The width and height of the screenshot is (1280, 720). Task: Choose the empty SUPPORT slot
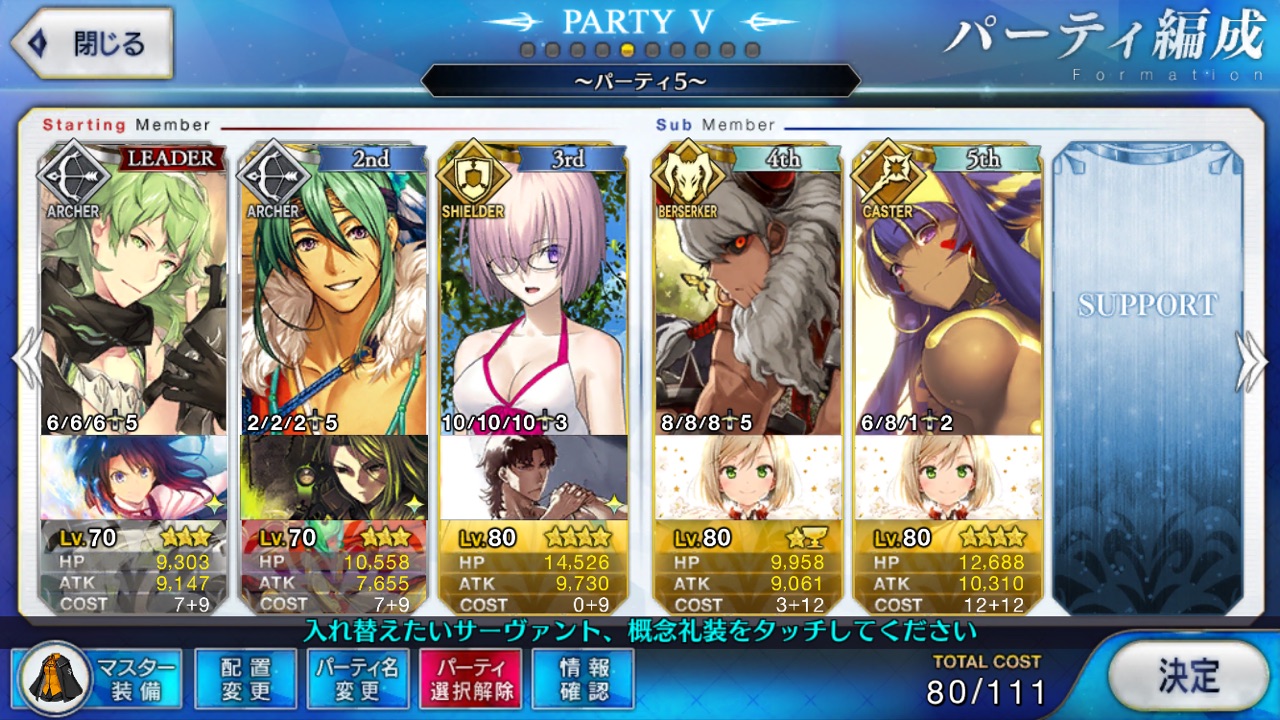pyautogui.click(x=1146, y=380)
